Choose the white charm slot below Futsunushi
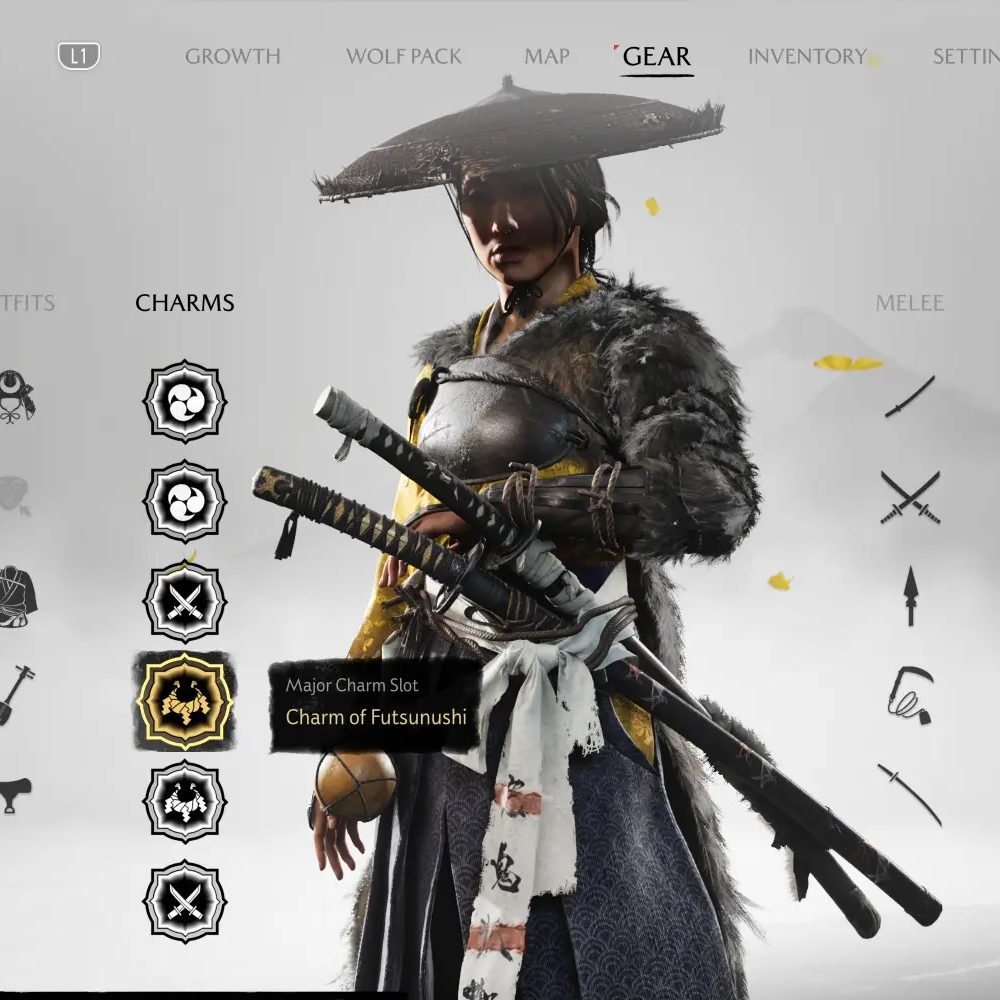The height and width of the screenshot is (1000, 1000). coord(185,801)
